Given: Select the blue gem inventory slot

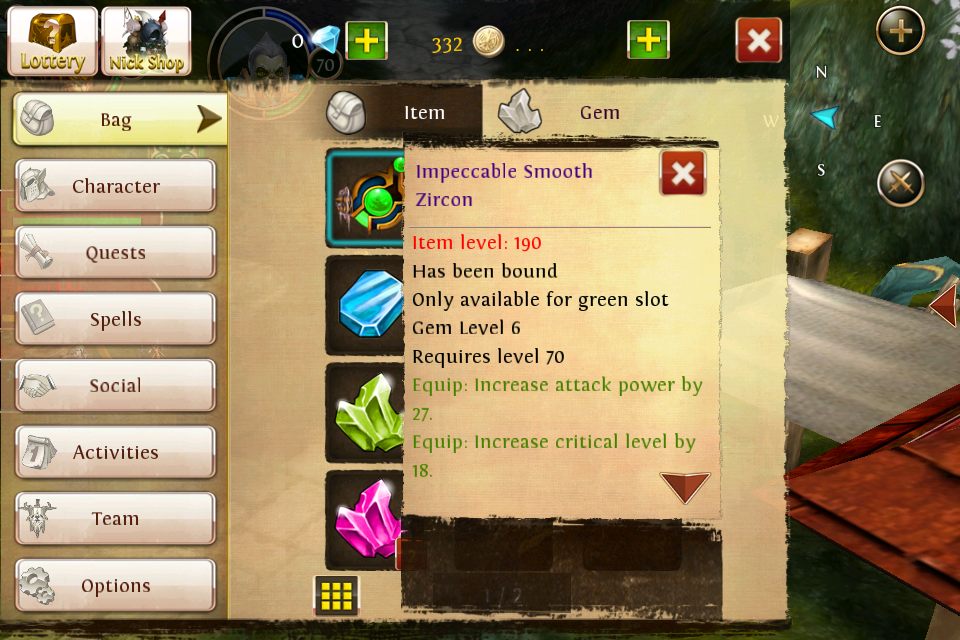Looking at the screenshot, I should pos(367,305).
